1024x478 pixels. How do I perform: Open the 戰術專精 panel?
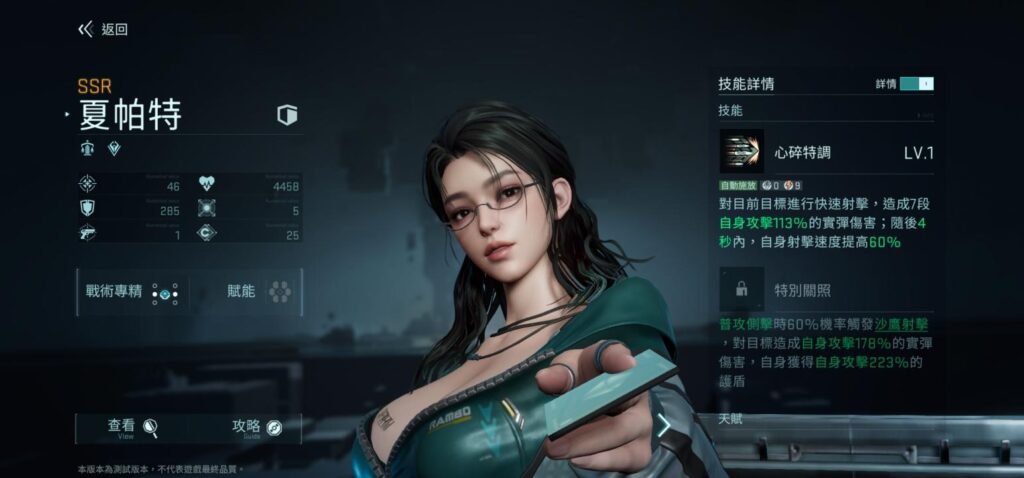pos(132,292)
